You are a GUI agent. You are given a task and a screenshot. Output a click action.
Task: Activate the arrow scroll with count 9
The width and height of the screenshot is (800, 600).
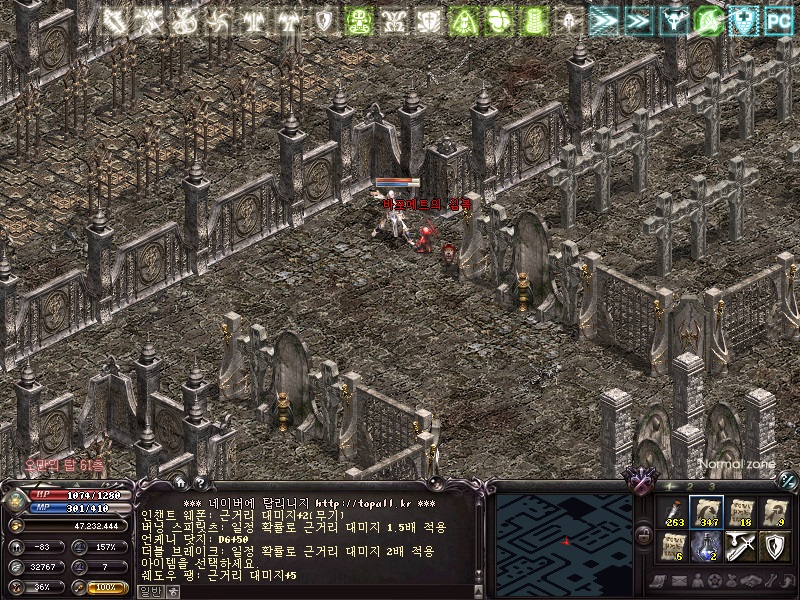pos(775,513)
